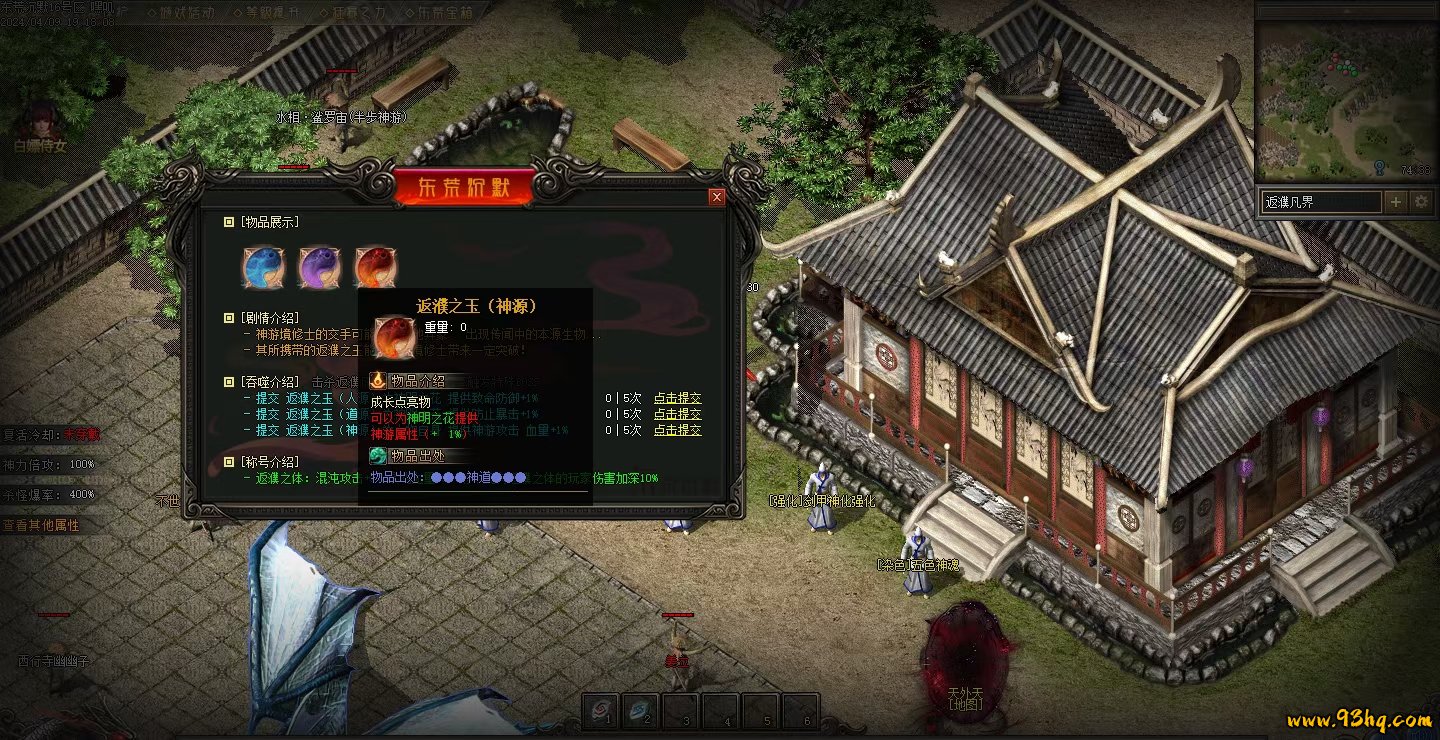
Task: Select the purple 返濮之玉 item icon
Action: [320, 267]
